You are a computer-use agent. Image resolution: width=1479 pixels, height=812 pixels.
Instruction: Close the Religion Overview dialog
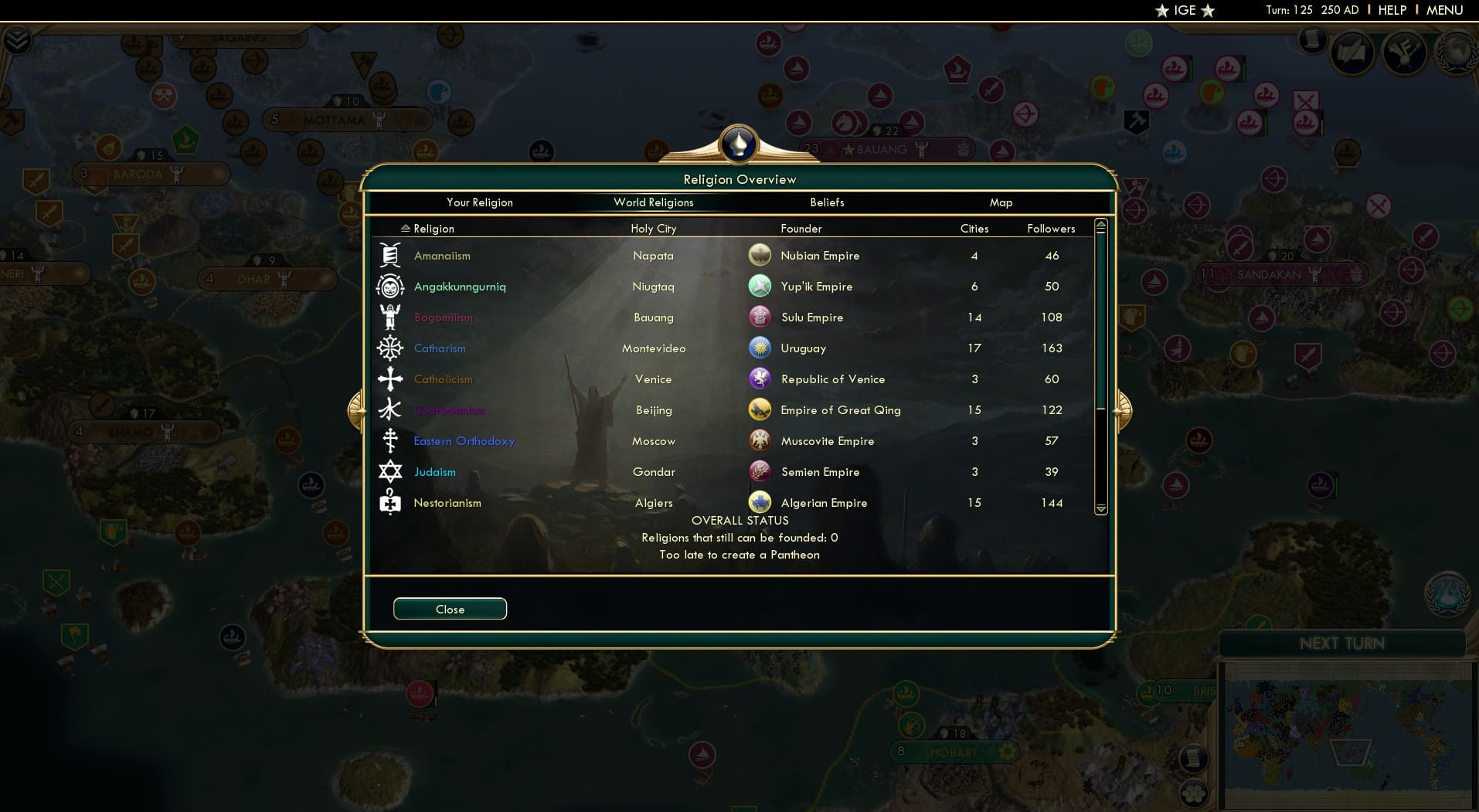point(450,609)
